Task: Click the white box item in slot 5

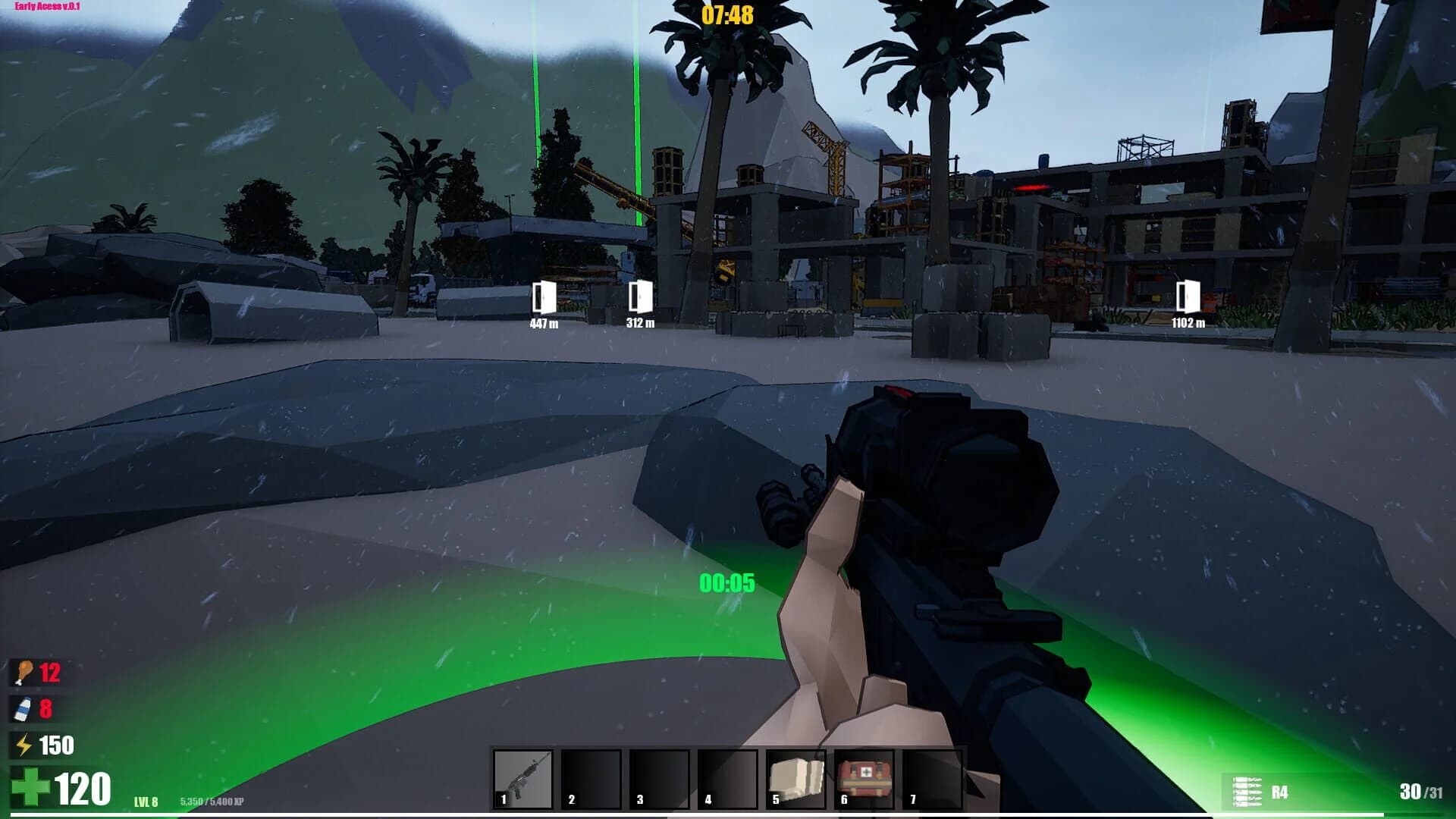Action: click(x=794, y=781)
